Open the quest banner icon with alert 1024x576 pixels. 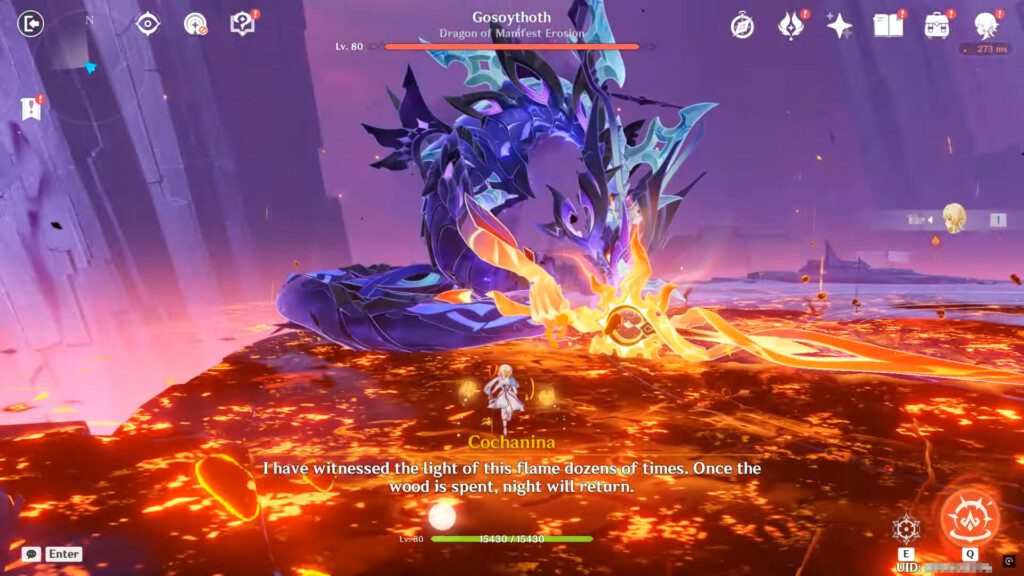[31, 108]
